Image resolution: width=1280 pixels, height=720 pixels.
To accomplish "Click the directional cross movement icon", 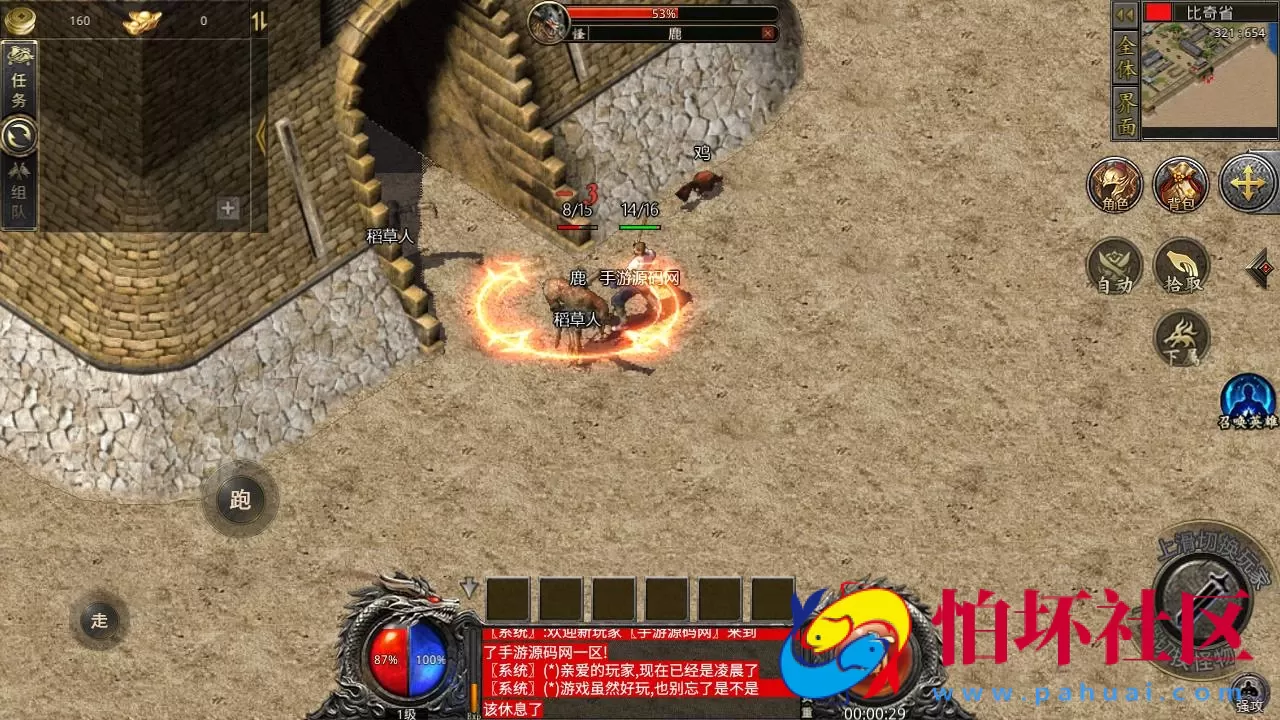I will click(1248, 184).
